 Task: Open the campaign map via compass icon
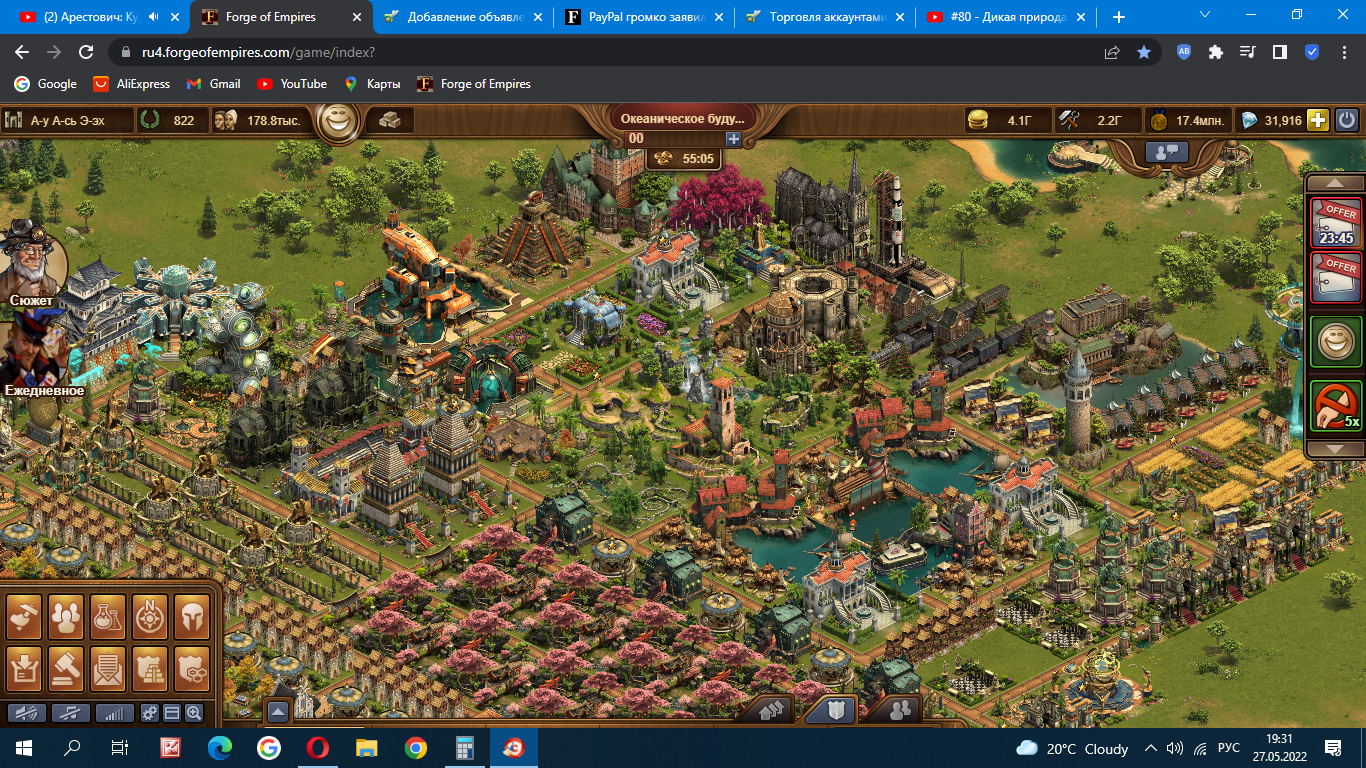click(148, 617)
